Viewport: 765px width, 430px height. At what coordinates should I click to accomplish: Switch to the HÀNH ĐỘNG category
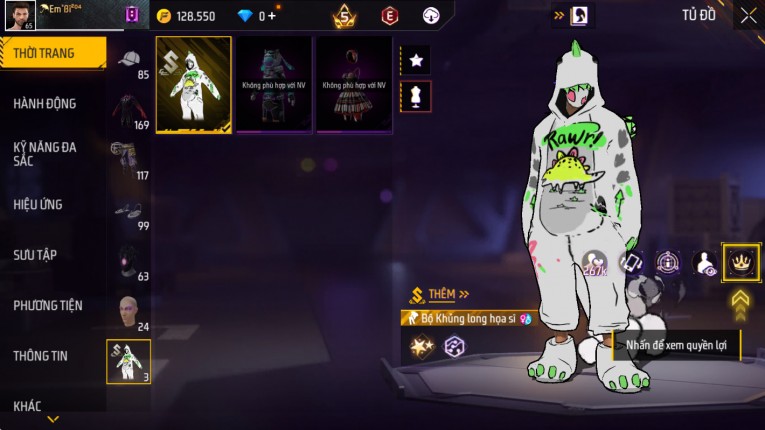pos(45,103)
